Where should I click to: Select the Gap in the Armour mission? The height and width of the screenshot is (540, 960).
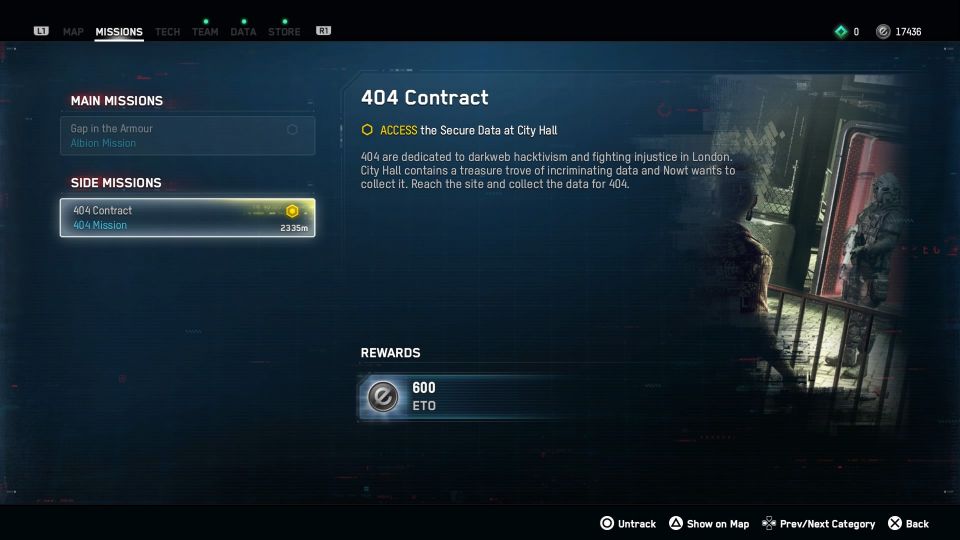tap(187, 136)
